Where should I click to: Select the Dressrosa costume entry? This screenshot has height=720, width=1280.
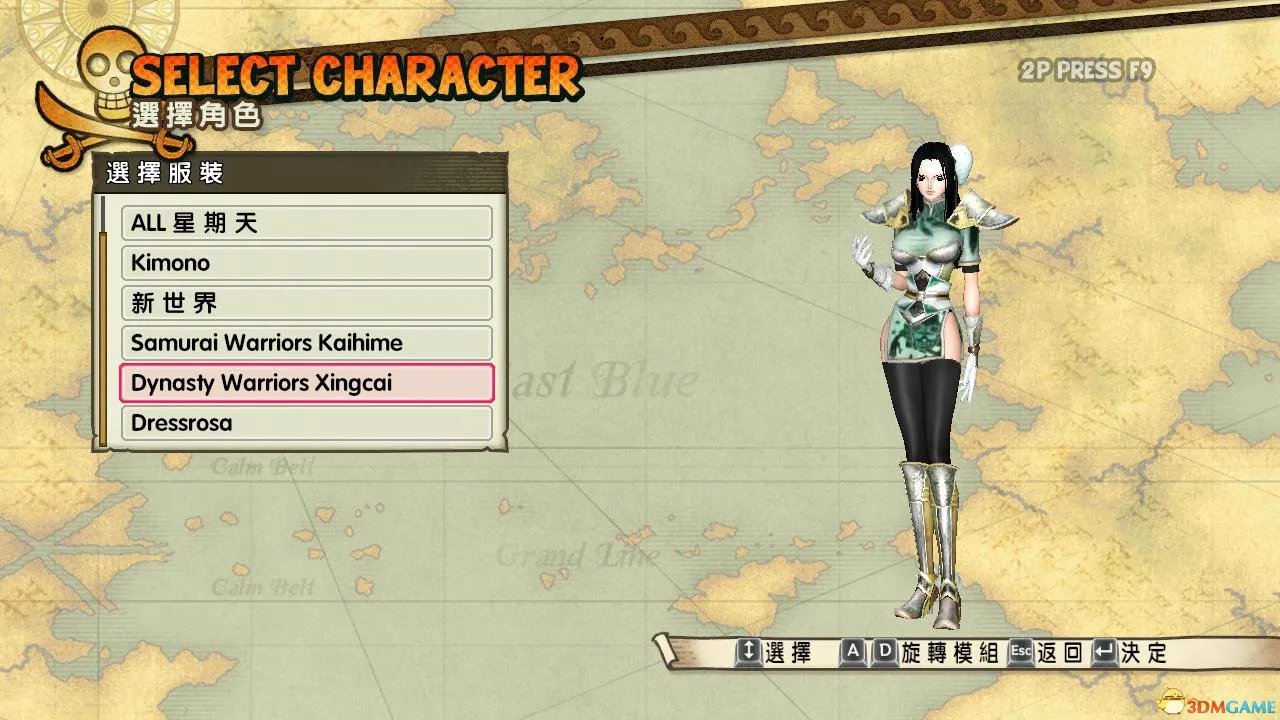pos(306,423)
